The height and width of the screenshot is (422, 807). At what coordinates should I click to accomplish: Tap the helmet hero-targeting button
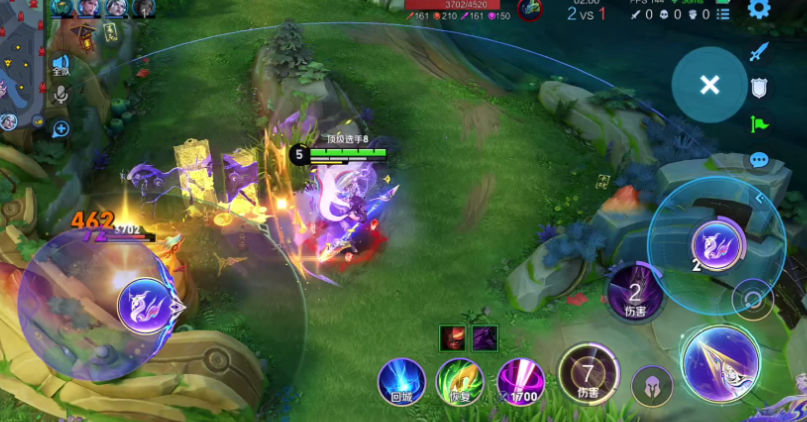tap(651, 385)
